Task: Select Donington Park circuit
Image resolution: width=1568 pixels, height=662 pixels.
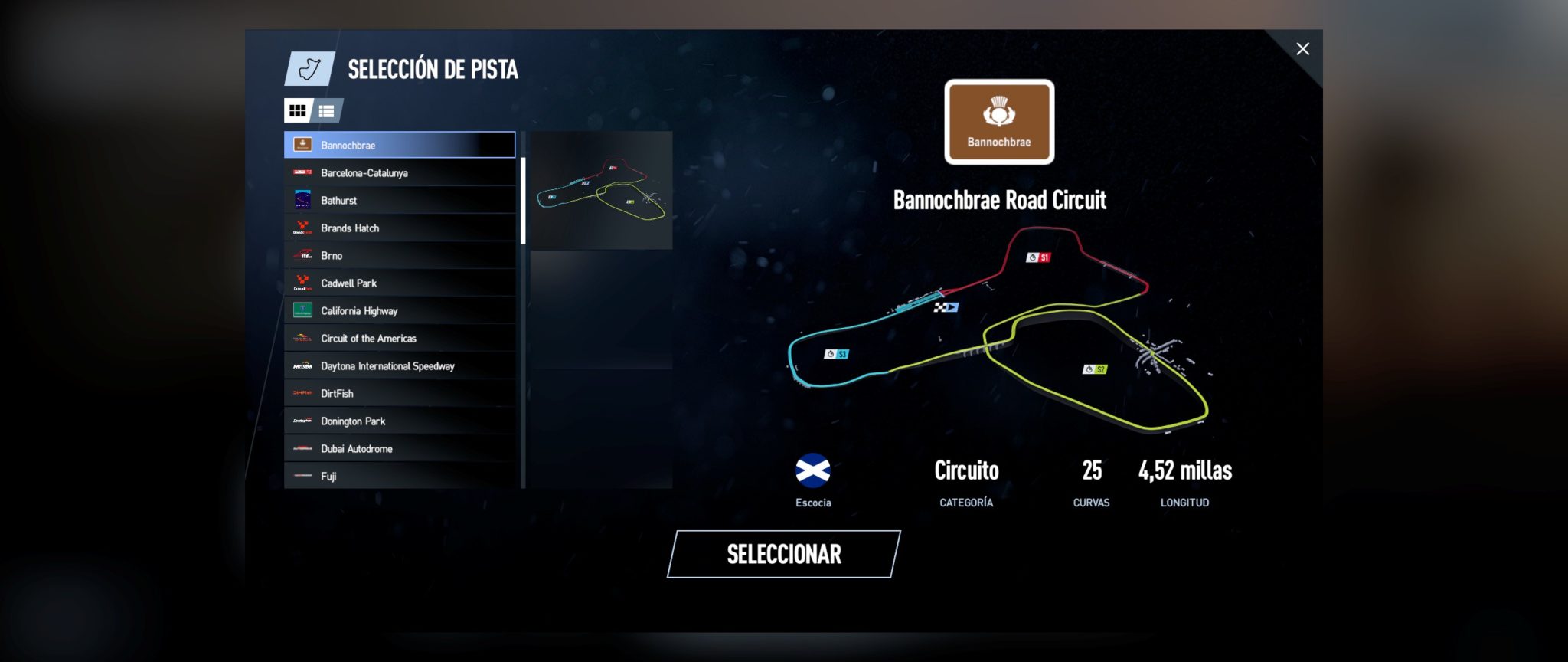Action: pos(399,421)
